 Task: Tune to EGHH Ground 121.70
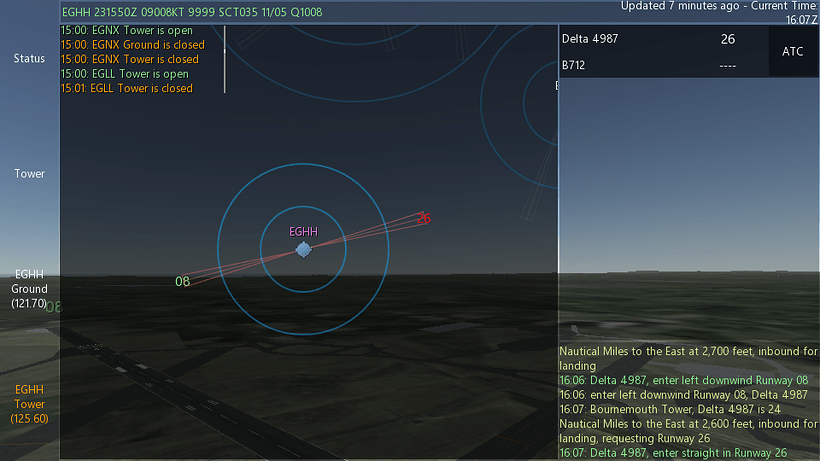(x=29, y=288)
